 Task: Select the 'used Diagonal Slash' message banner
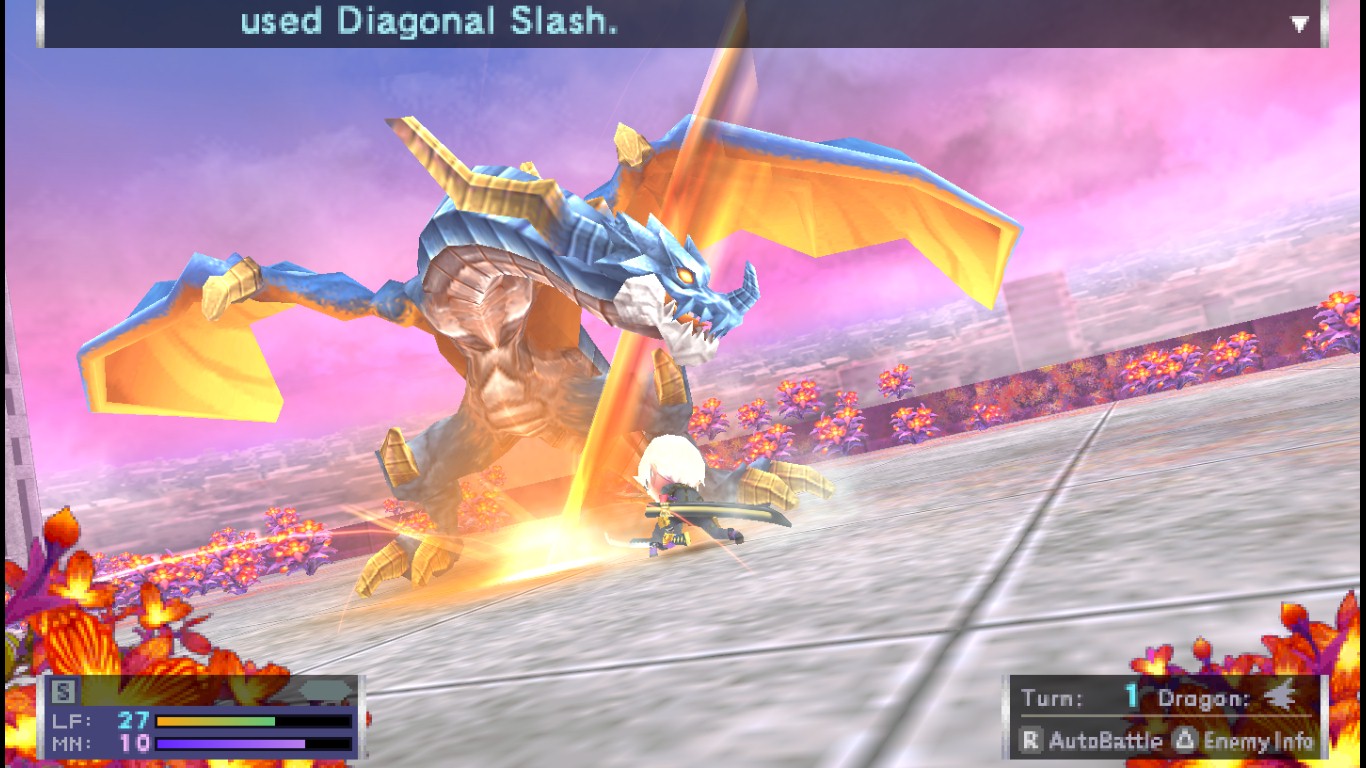coord(430,22)
